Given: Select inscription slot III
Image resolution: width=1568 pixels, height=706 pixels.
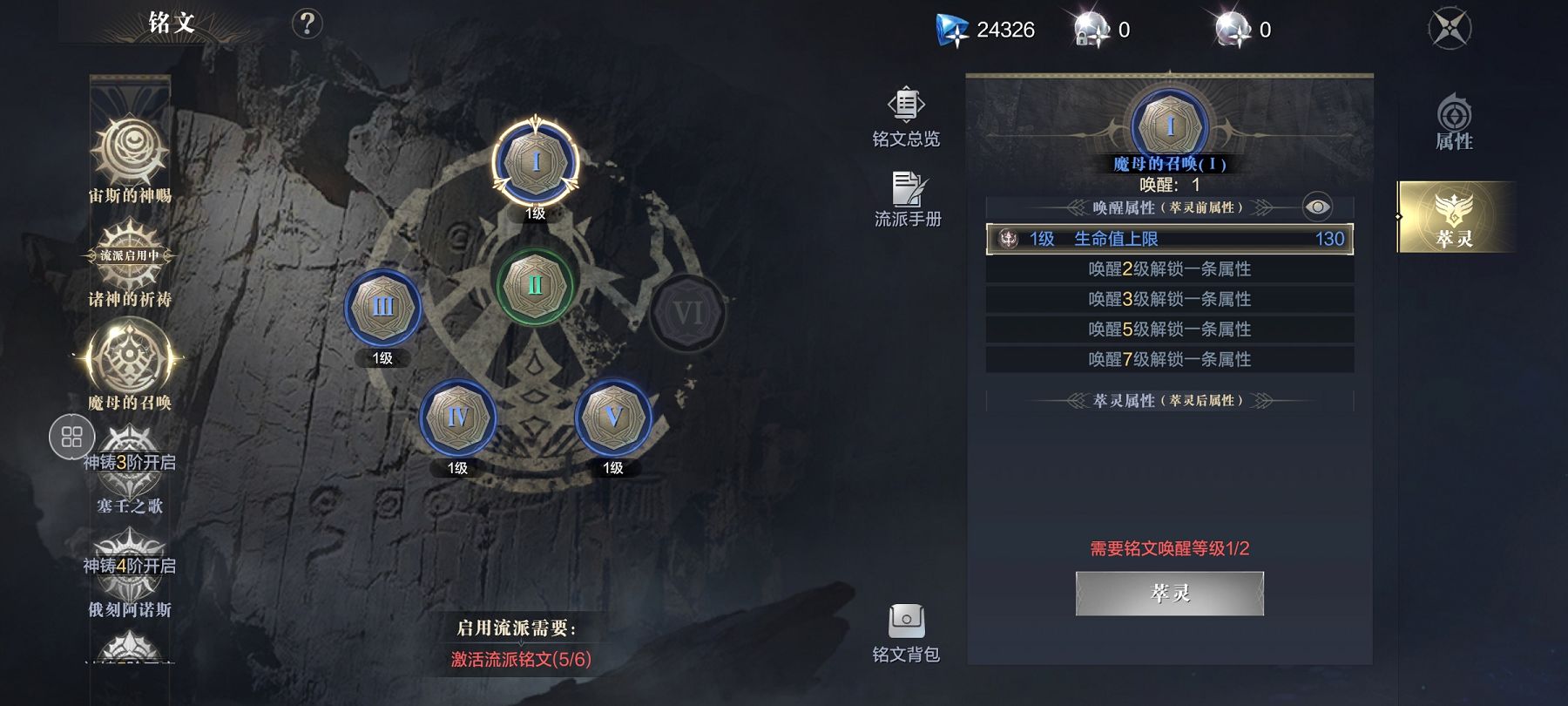Looking at the screenshot, I should 383,308.
